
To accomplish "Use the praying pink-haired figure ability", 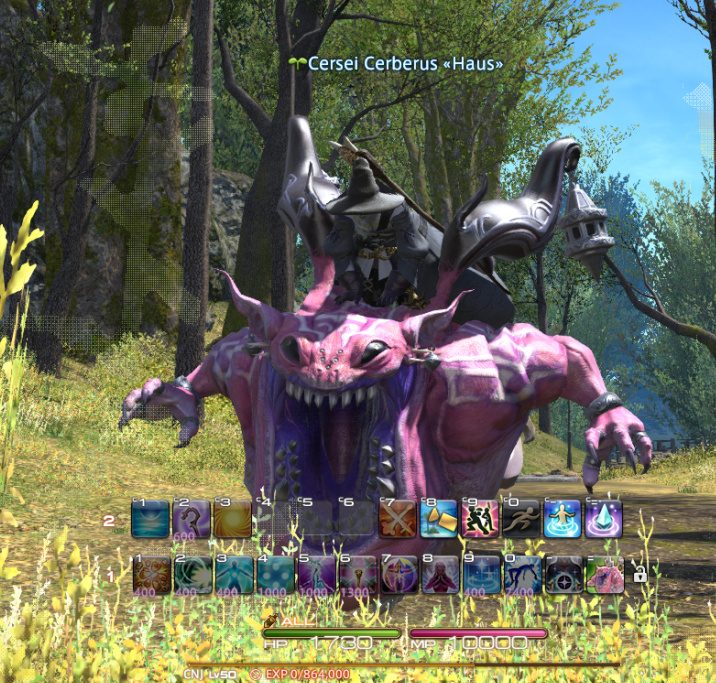I will point(440,574).
